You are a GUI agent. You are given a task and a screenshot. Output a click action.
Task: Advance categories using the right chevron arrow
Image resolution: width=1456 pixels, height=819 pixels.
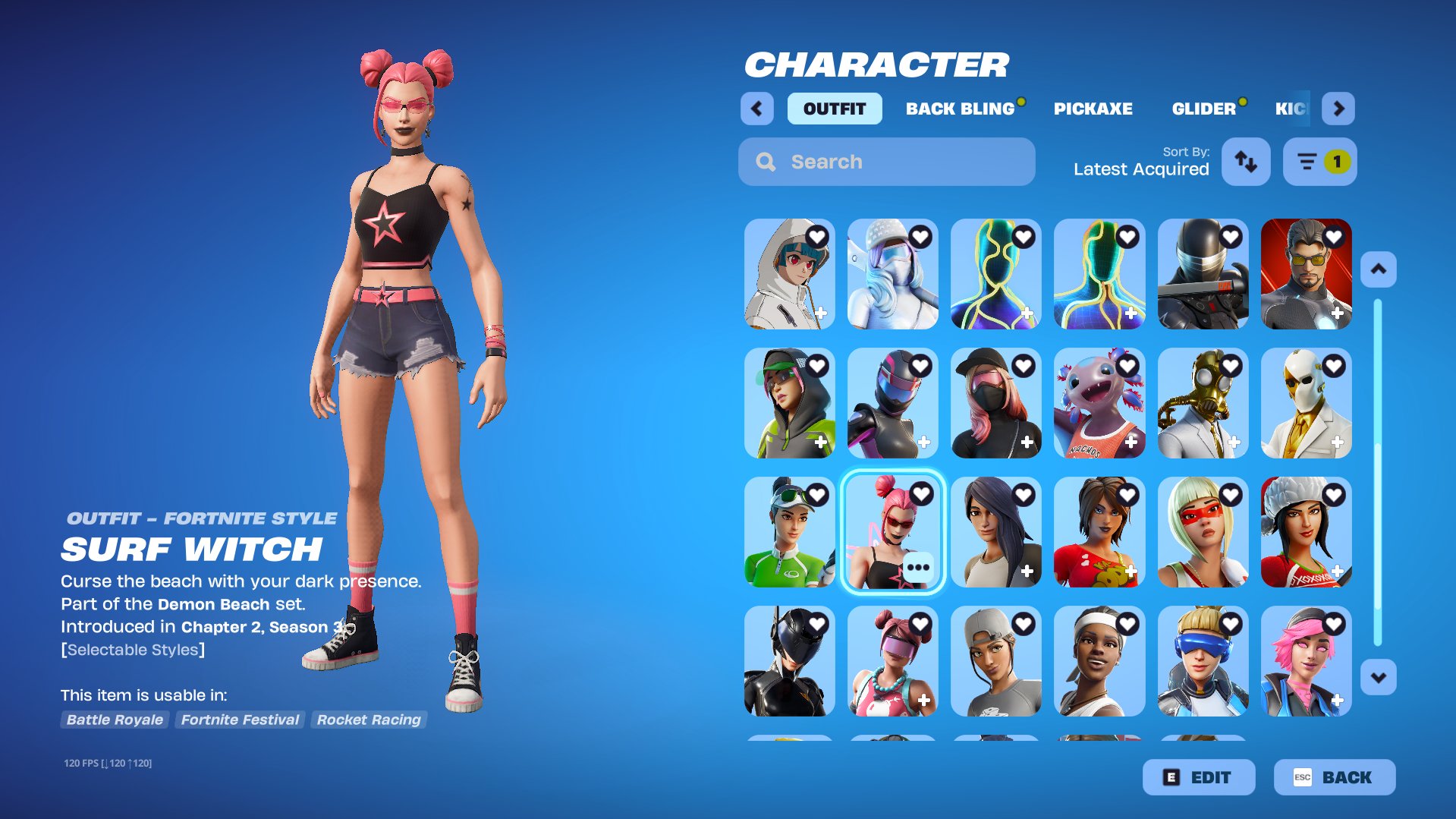1339,109
